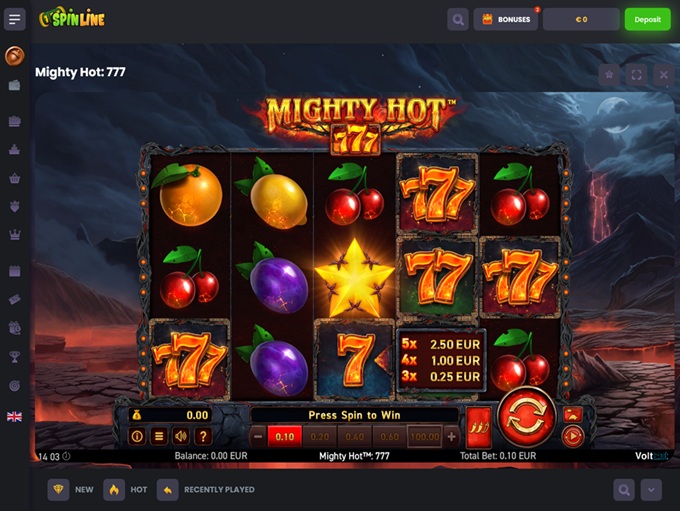Show Recently Played games
The width and height of the screenshot is (680, 511).
pos(207,490)
